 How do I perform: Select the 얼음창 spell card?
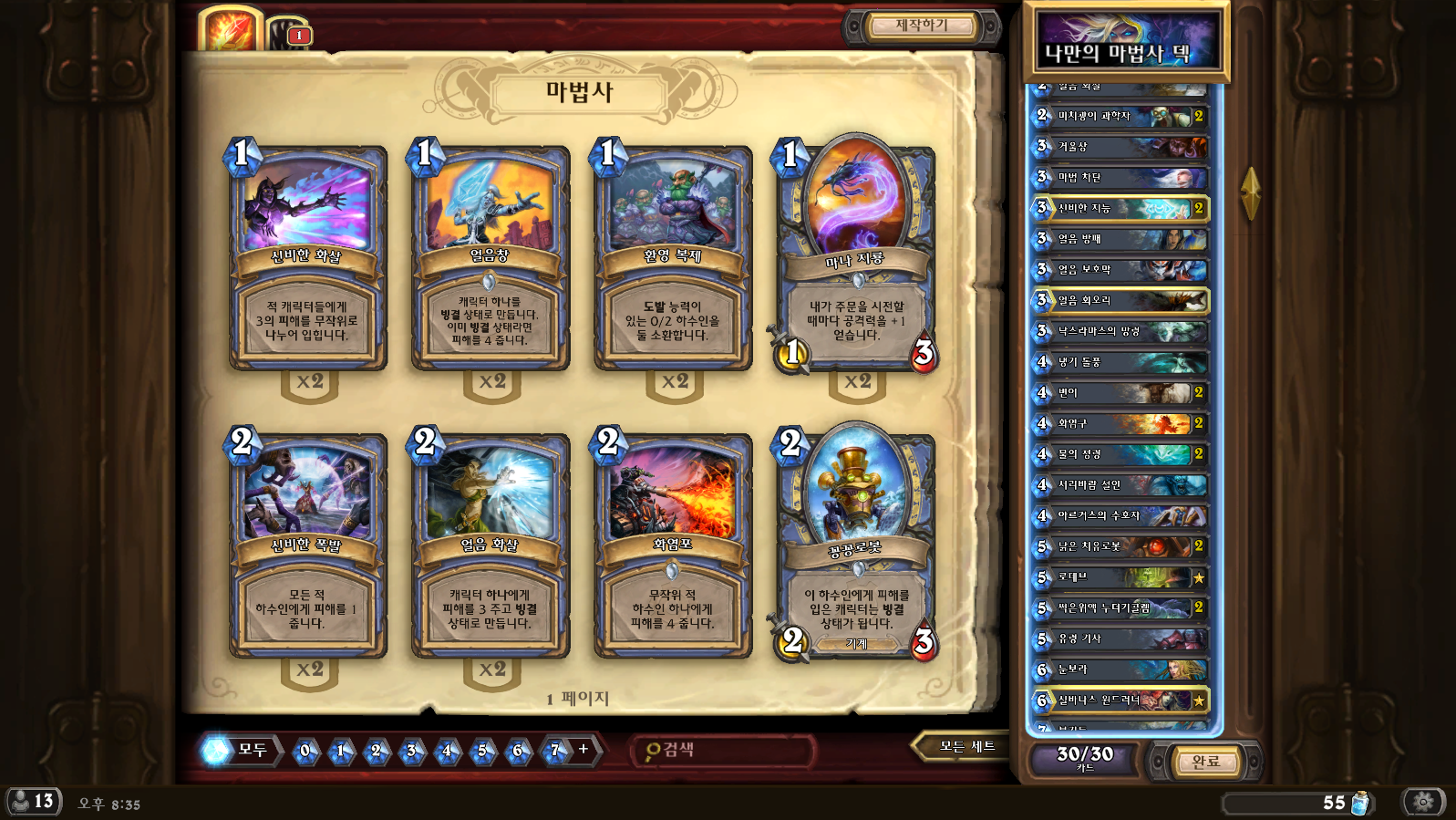(x=490, y=260)
